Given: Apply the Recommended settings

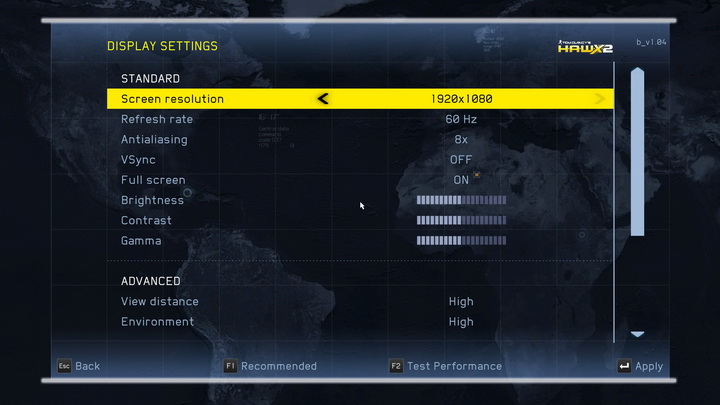Looking at the screenshot, I should click(x=270, y=366).
